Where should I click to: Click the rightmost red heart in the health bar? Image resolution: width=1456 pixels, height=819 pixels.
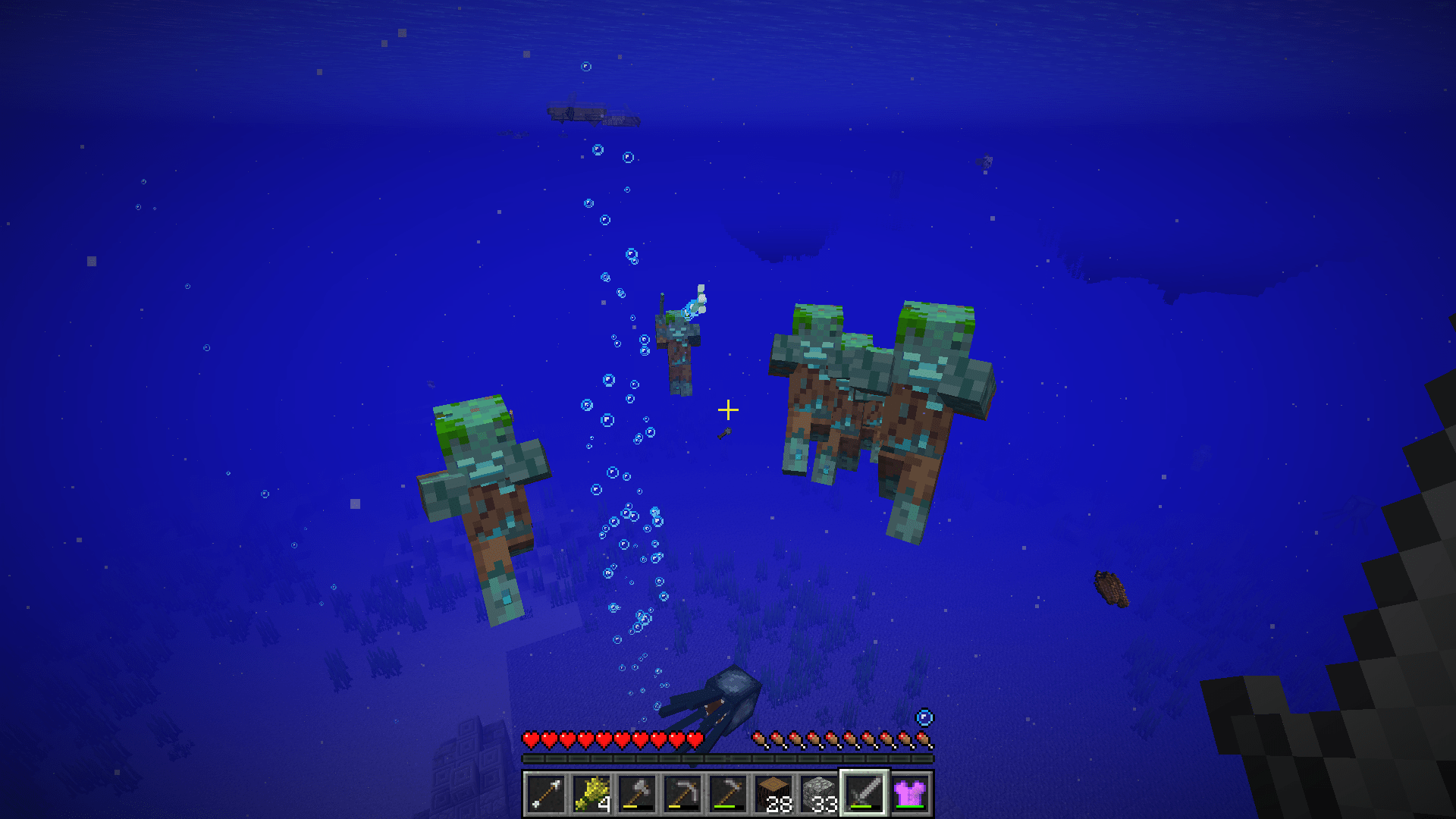point(697,737)
